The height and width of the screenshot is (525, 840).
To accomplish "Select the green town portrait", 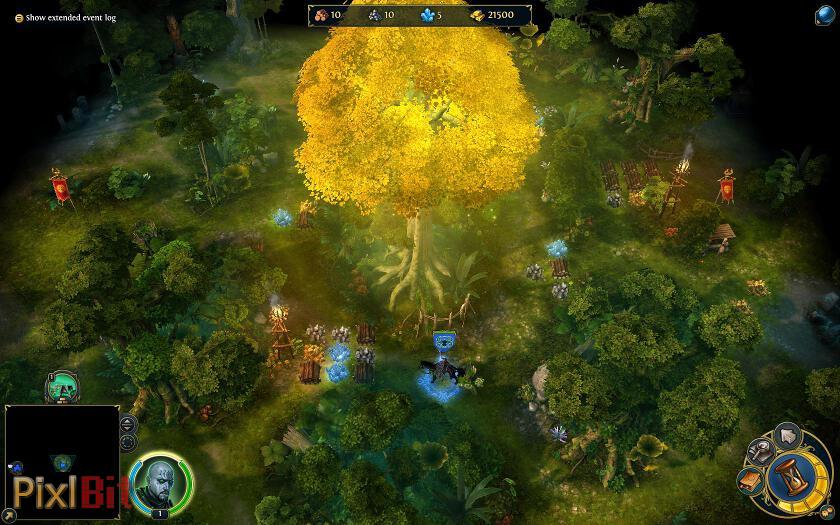I will point(62,388).
